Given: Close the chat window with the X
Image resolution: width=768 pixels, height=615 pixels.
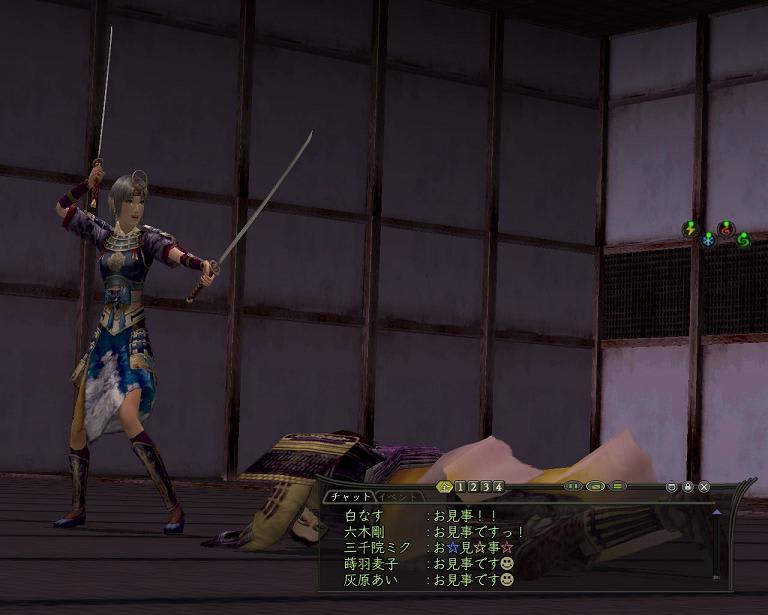Looking at the screenshot, I should click(704, 487).
